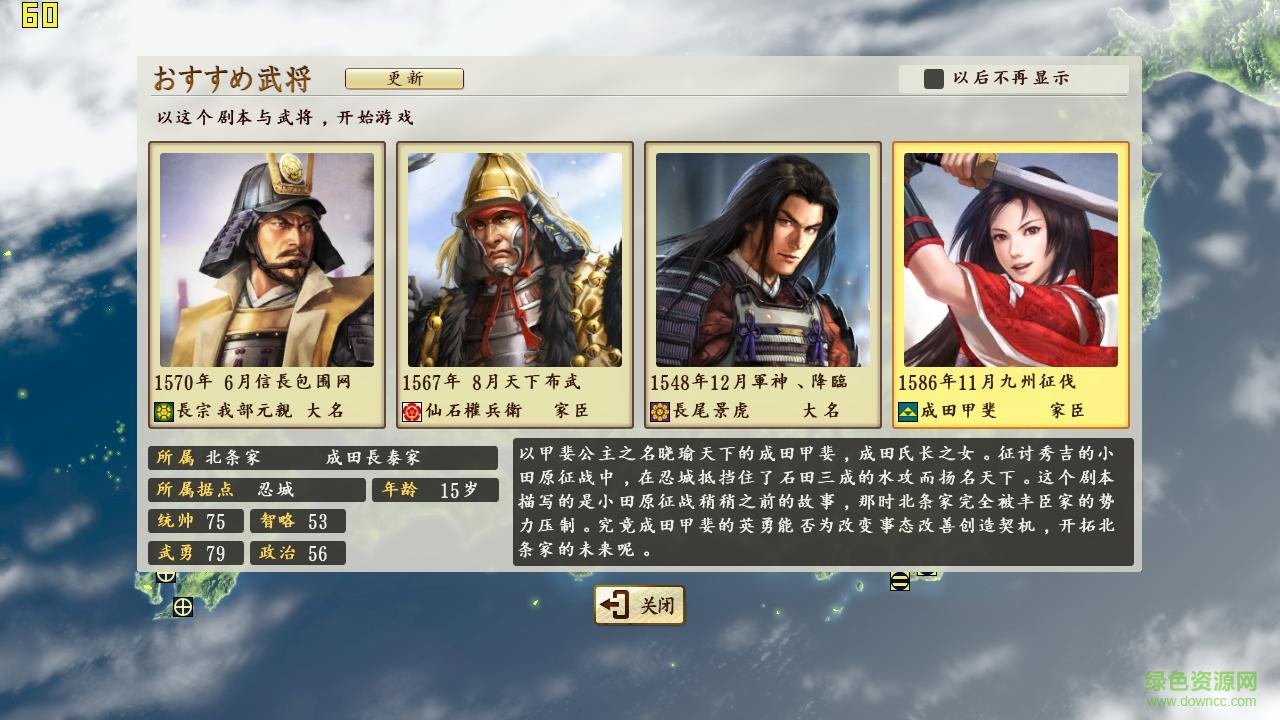Select the 1586年11月九州征伐 scenario card
The image size is (1280, 720).
click(x=1011, y=260)
